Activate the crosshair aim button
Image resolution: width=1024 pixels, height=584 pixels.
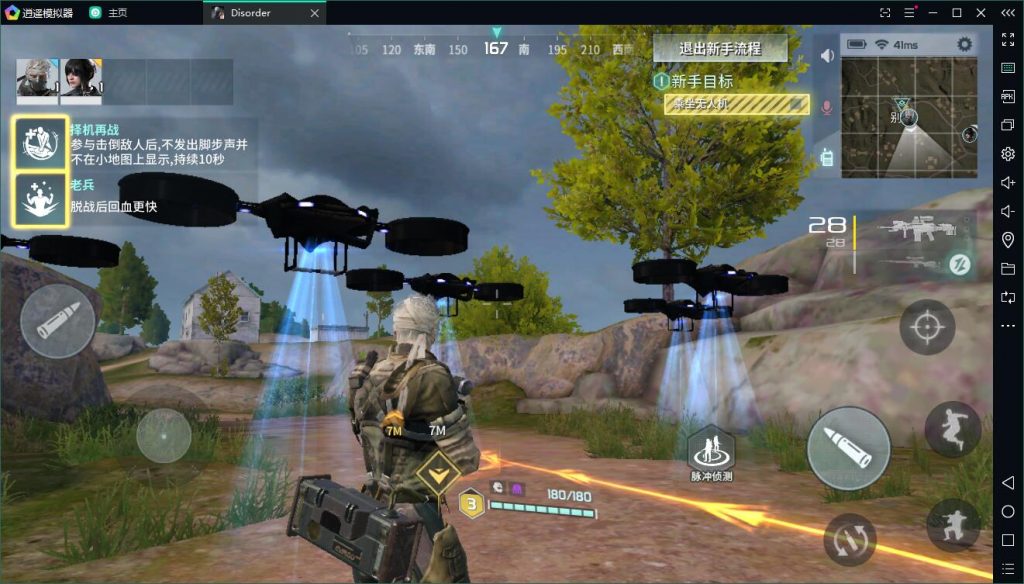click(927, 327)
